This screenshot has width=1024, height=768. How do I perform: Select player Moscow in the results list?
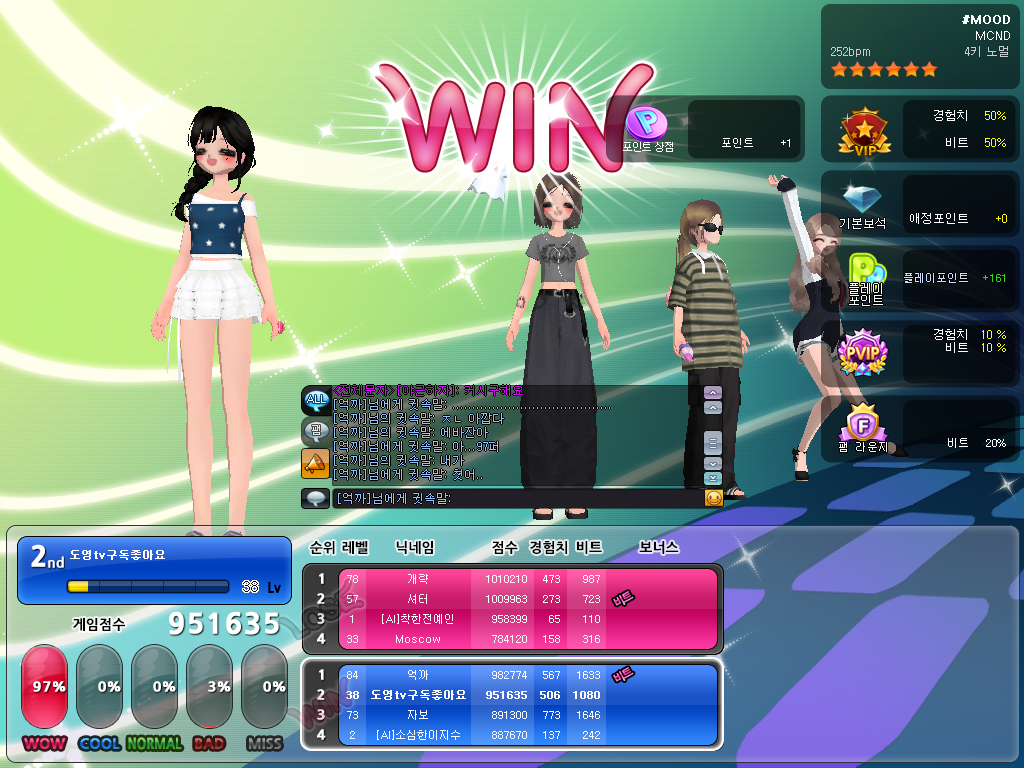[417, 639]
